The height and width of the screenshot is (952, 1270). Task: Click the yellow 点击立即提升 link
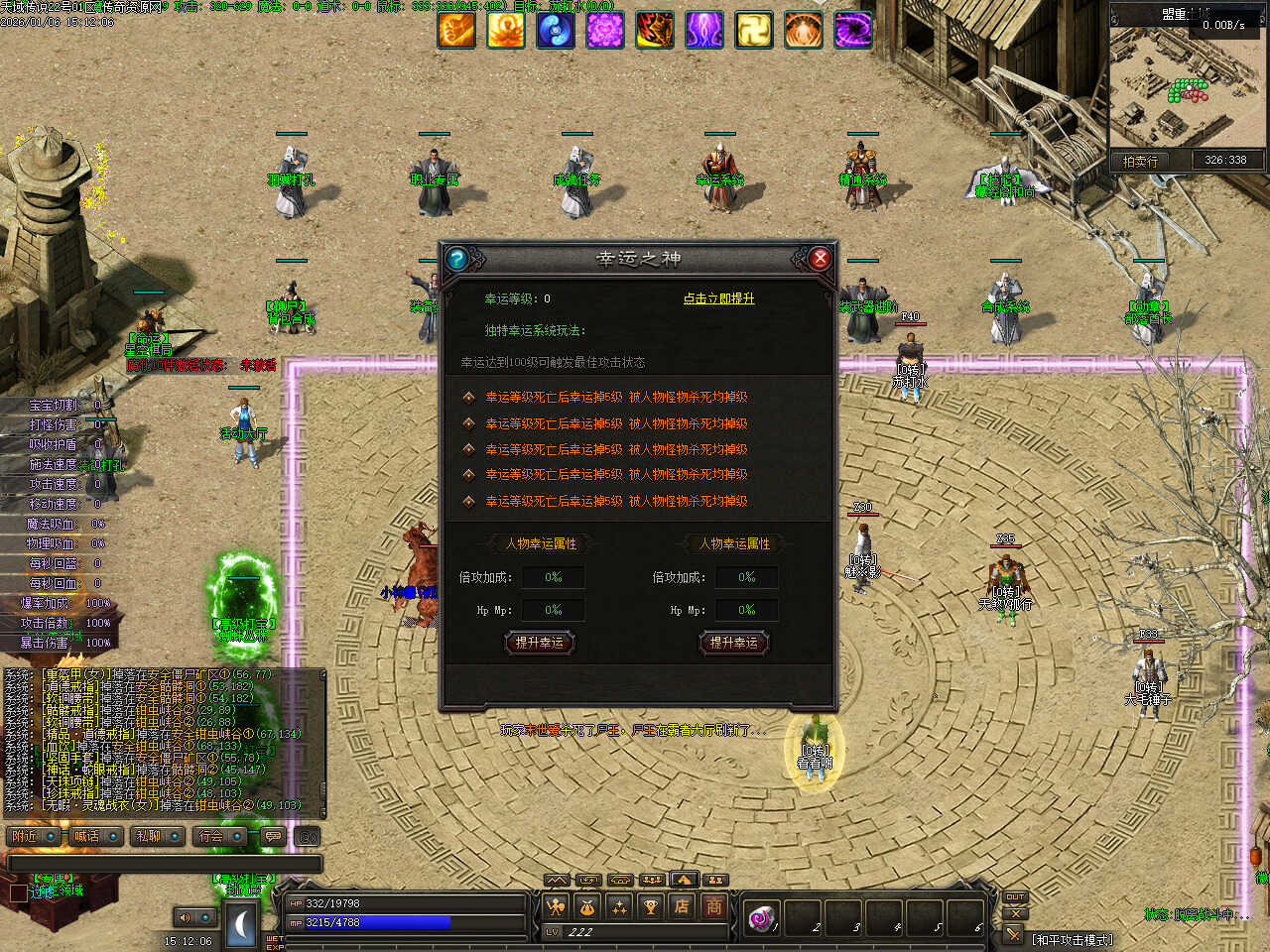tap(718, 298)
